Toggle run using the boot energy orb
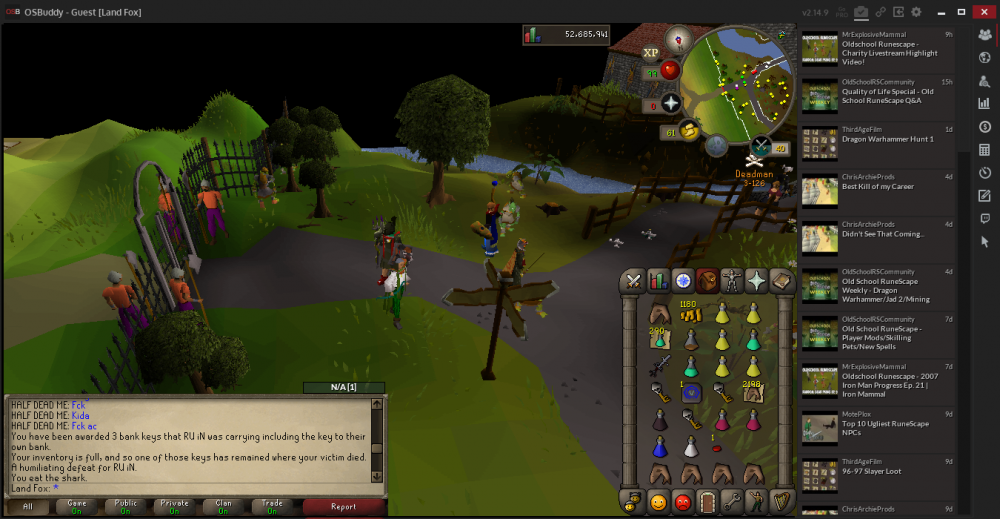 691,129
